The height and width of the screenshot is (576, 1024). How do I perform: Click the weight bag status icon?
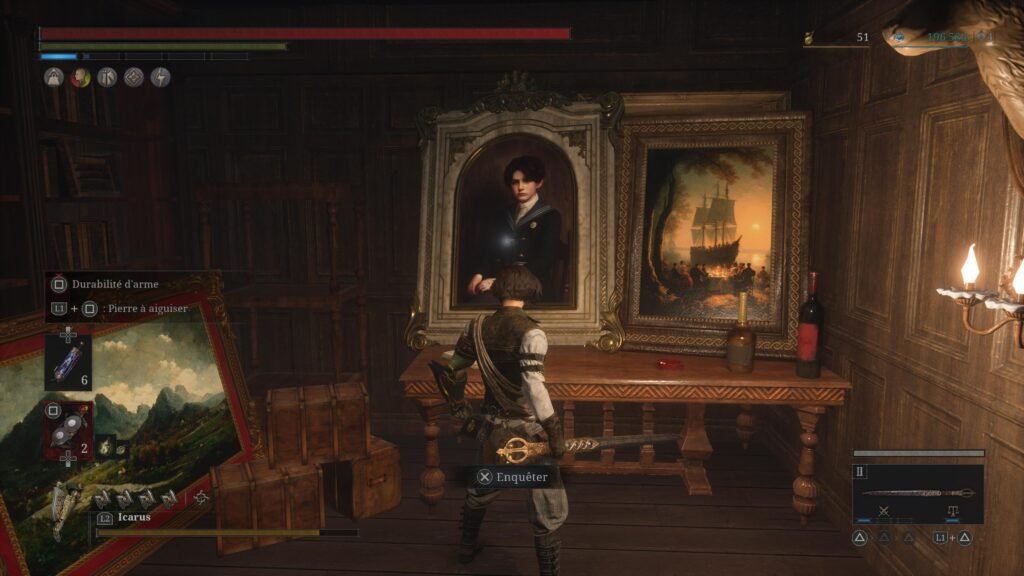tap(53, 77)
